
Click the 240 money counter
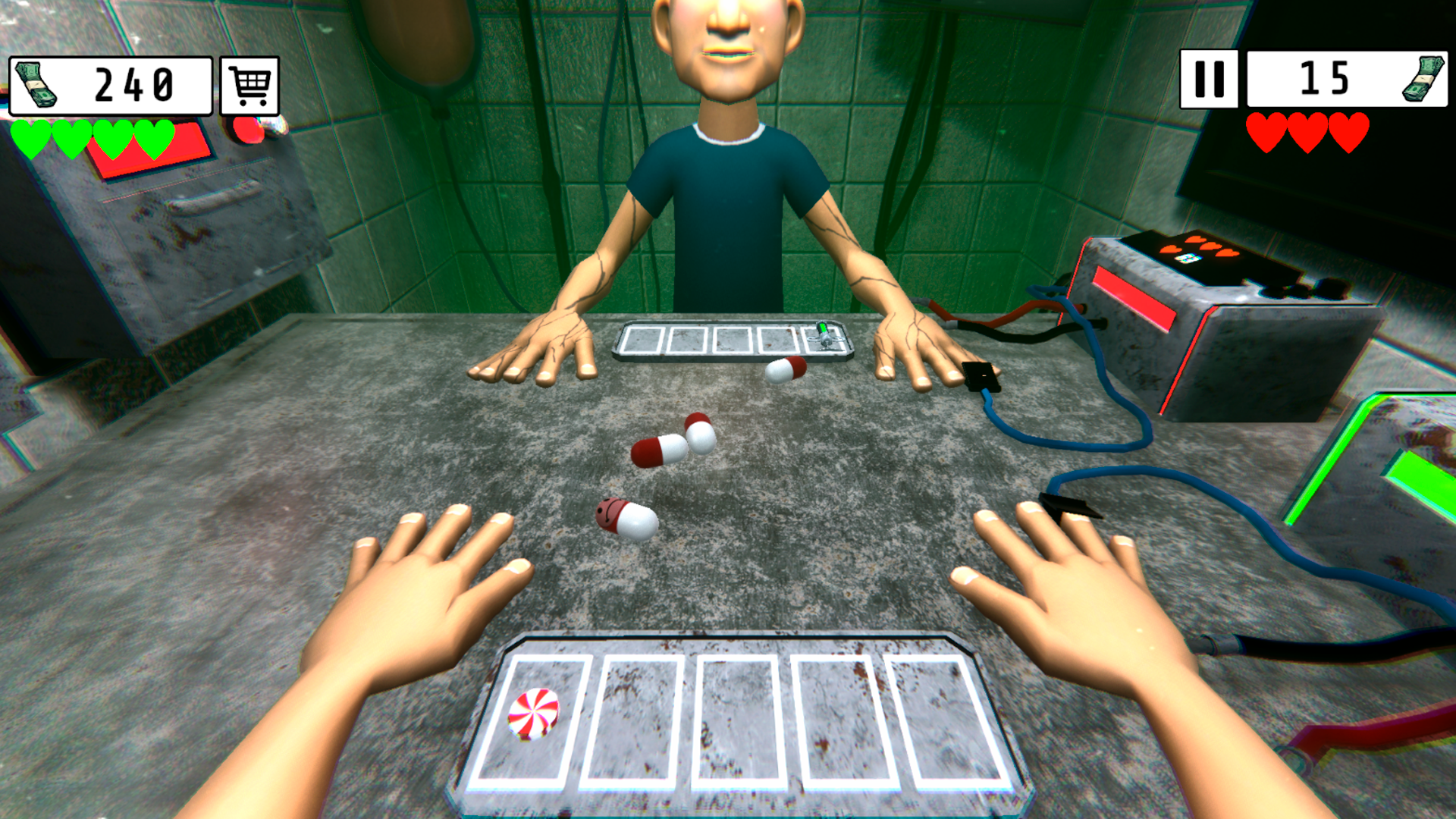[x=133, y=83]
